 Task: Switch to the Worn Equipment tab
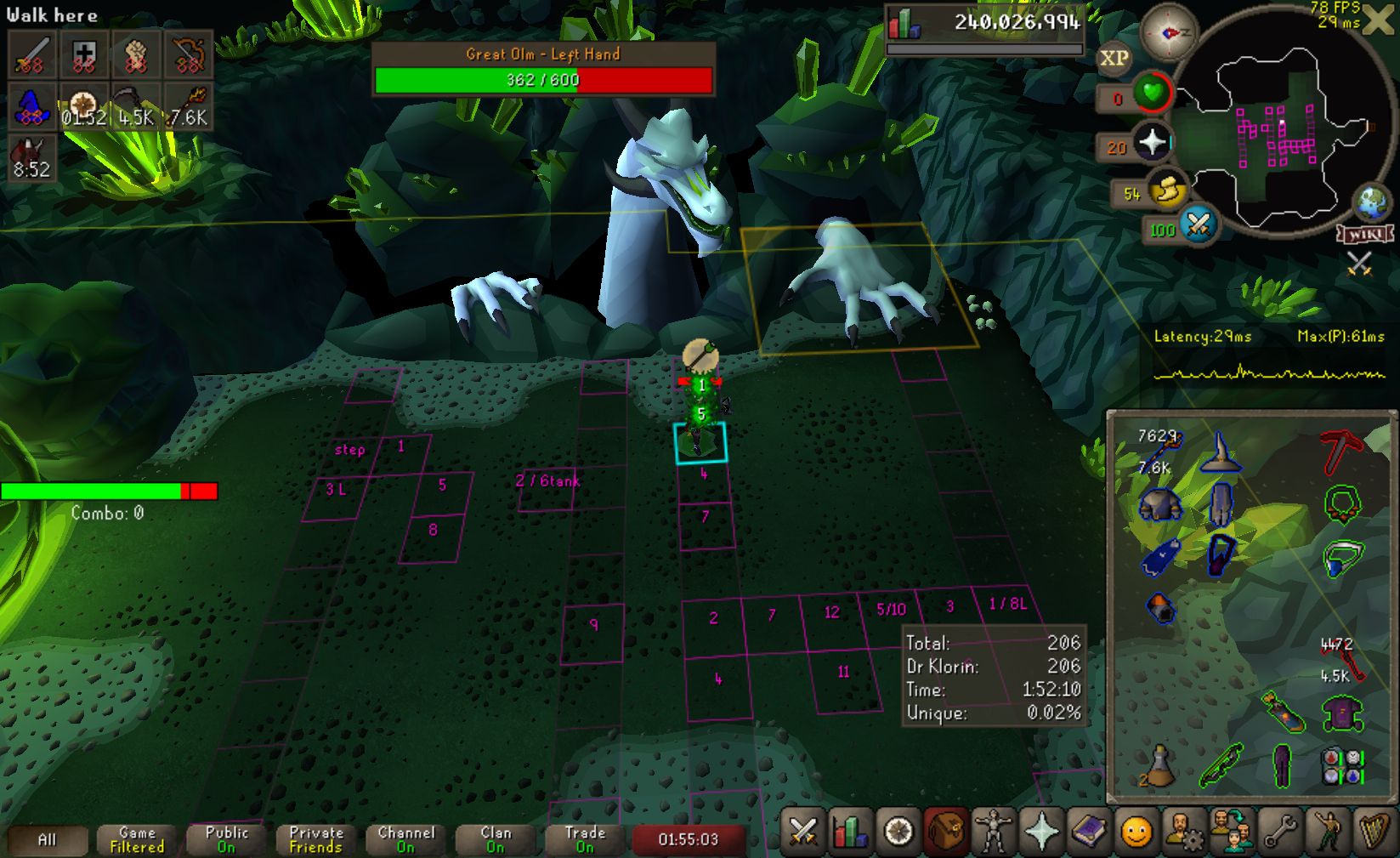[x=993, y=832]
